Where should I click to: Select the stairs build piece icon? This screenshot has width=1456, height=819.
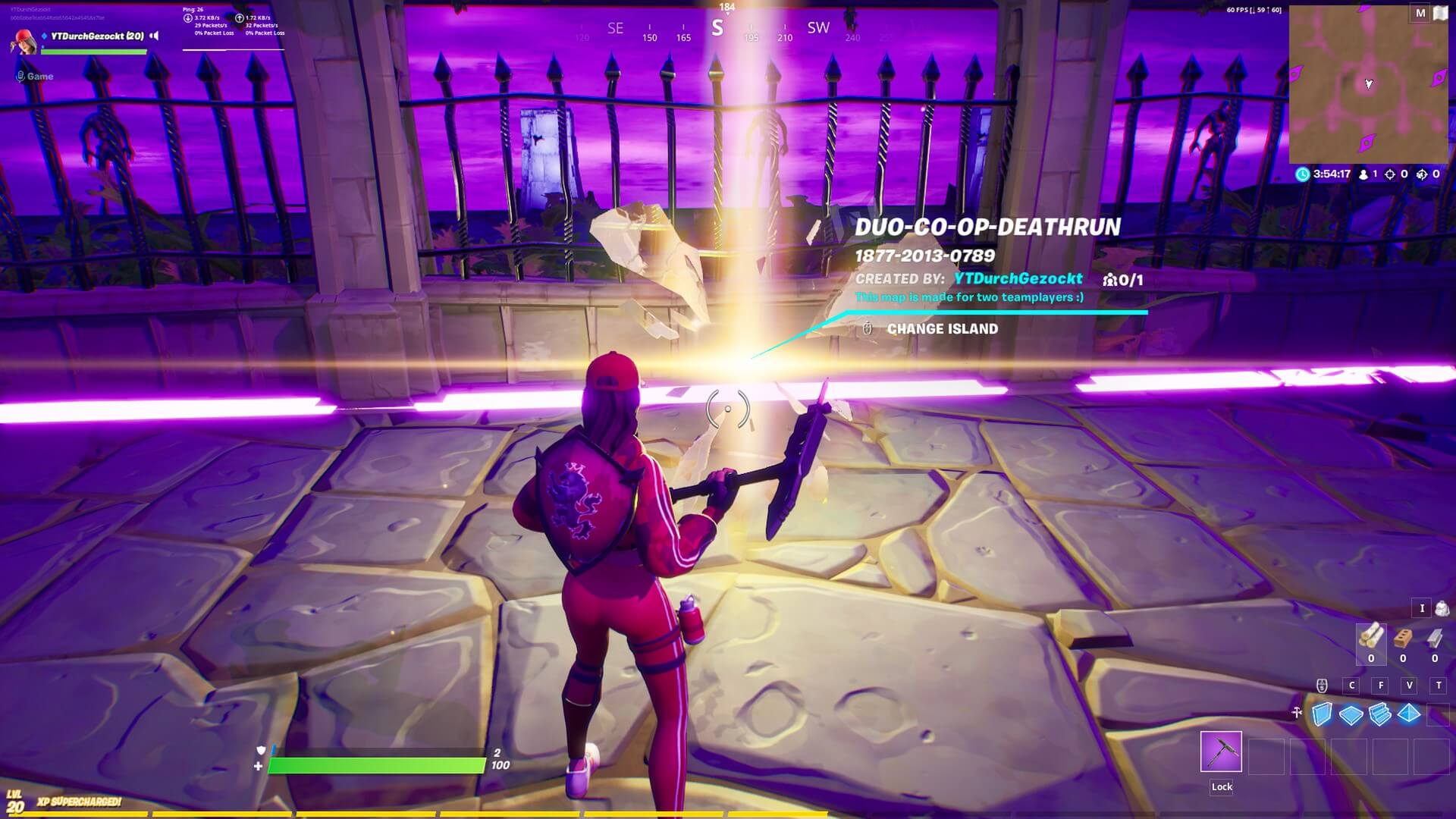point(1379,714)
